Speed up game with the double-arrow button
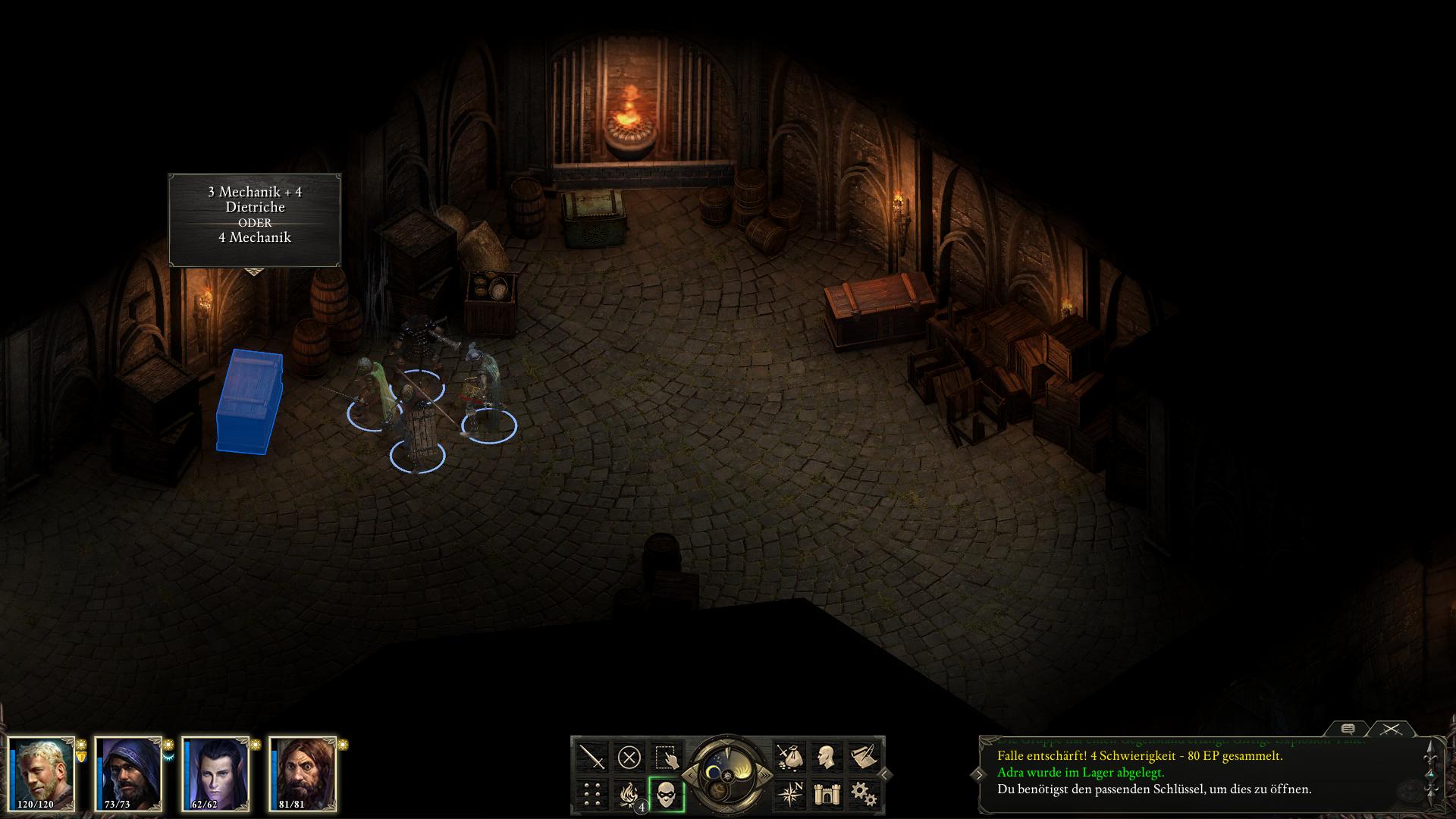1456x819 pixels. pos(764,774)
